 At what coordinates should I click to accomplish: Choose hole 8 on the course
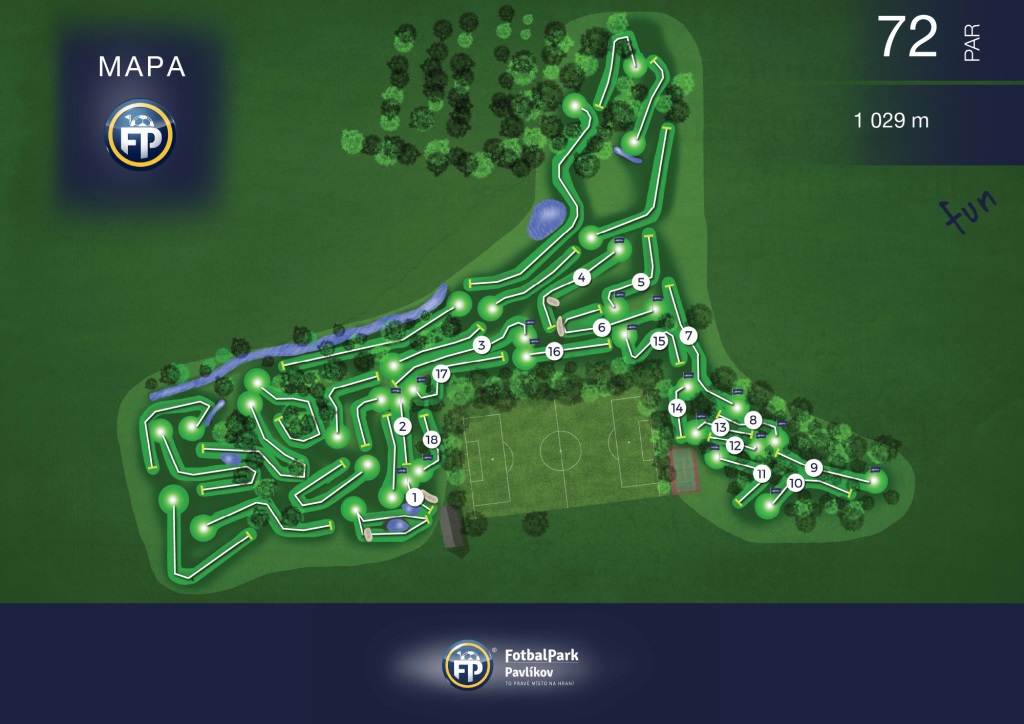[753, 420]
